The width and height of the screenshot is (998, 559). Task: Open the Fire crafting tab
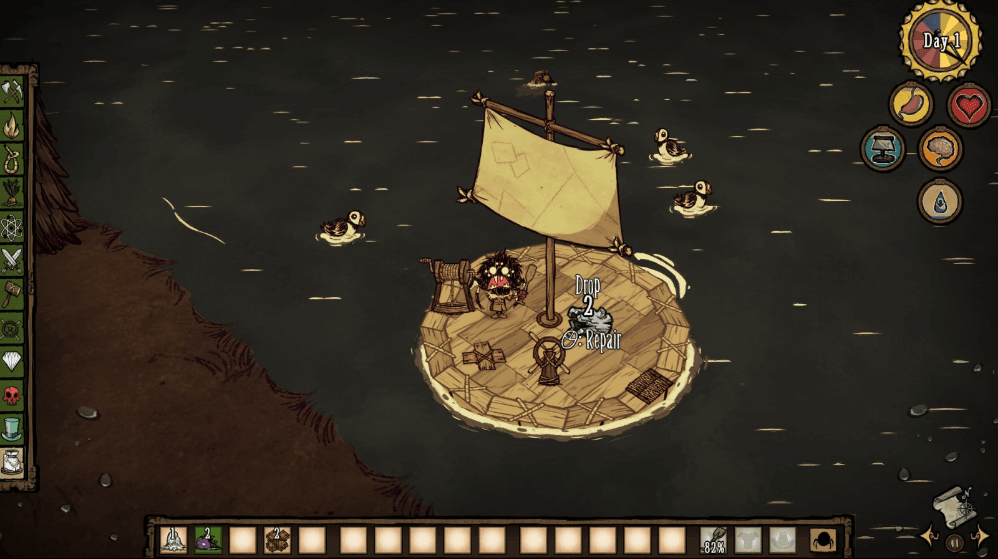[x=12, y=126]
